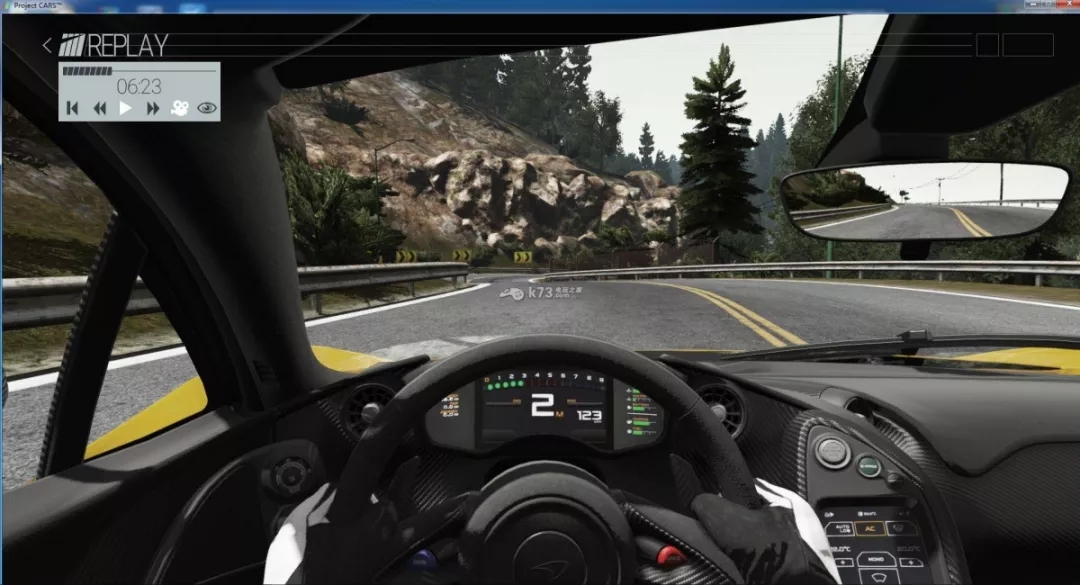Change the replay camera with the camera icon
The width and height of the screenshot is (1080, 585).
click(179, 108)
